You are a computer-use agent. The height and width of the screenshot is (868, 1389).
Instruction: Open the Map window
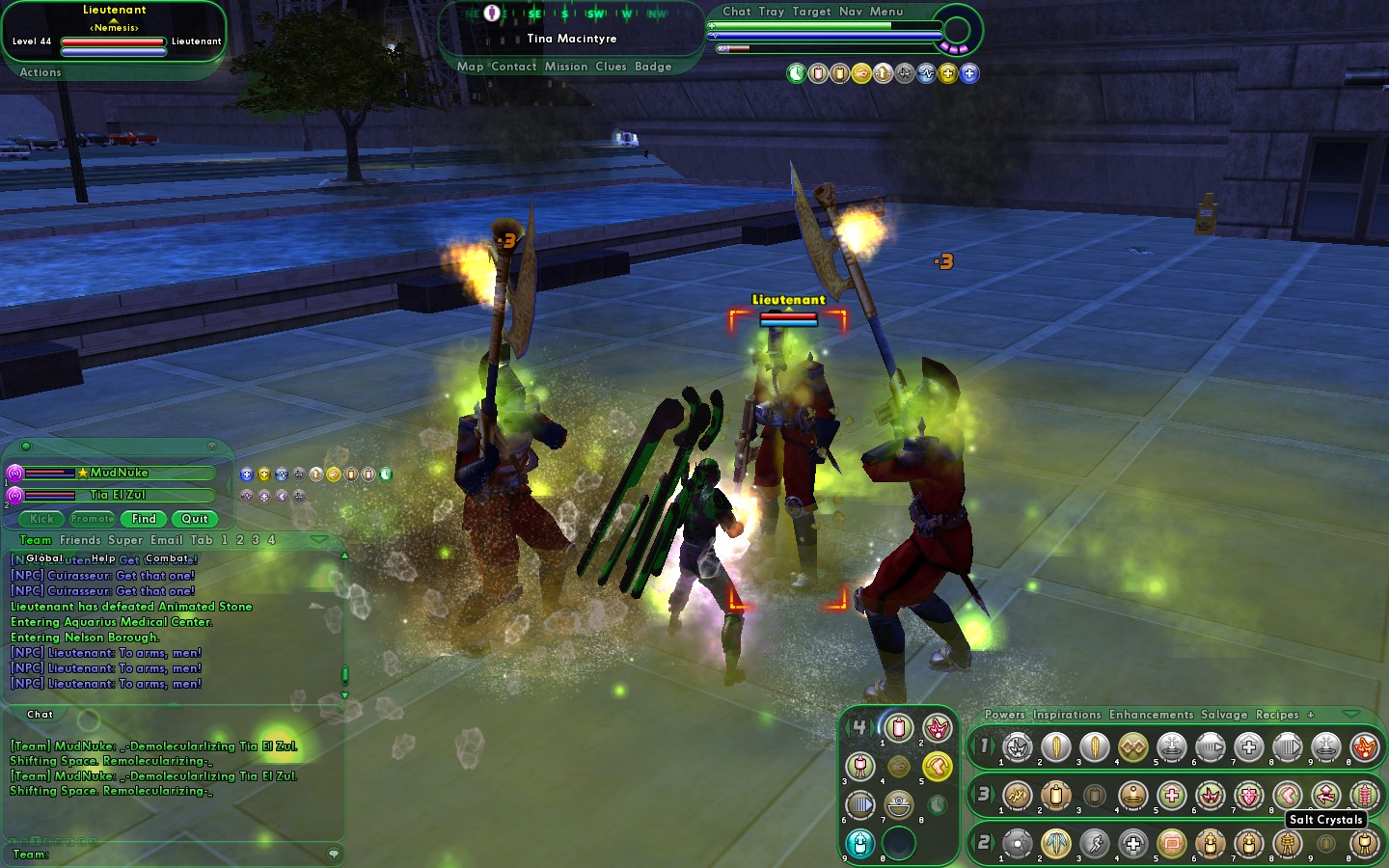(470, 67)
